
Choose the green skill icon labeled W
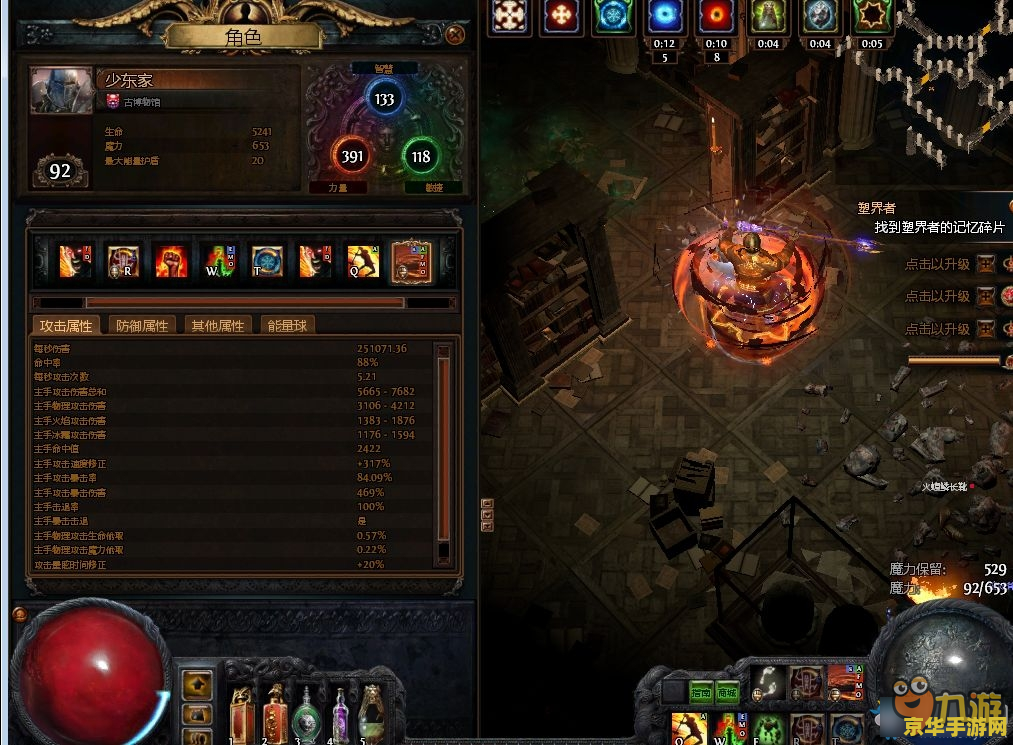(219, 261)
